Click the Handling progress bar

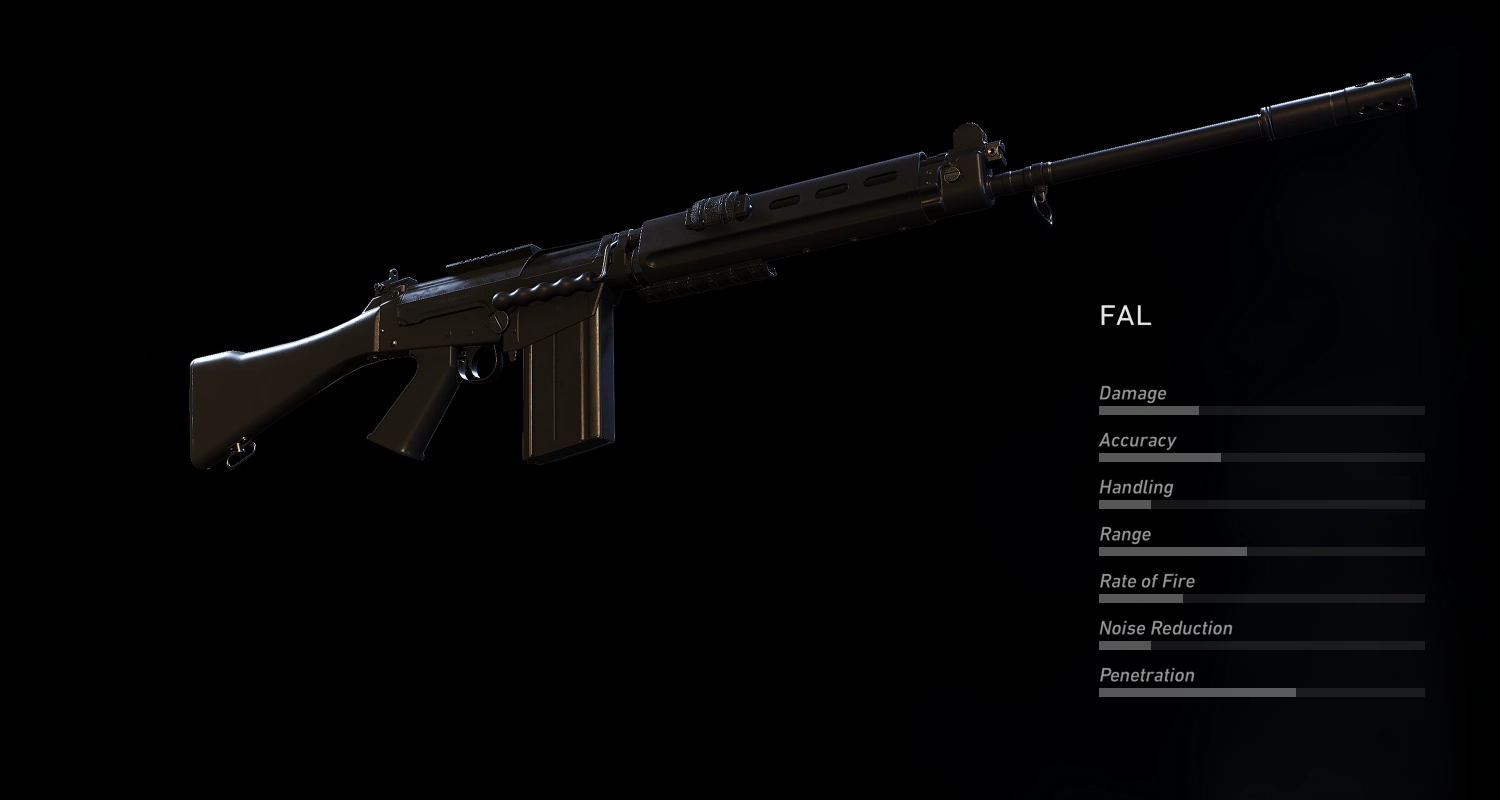[x=1260, y=504]
